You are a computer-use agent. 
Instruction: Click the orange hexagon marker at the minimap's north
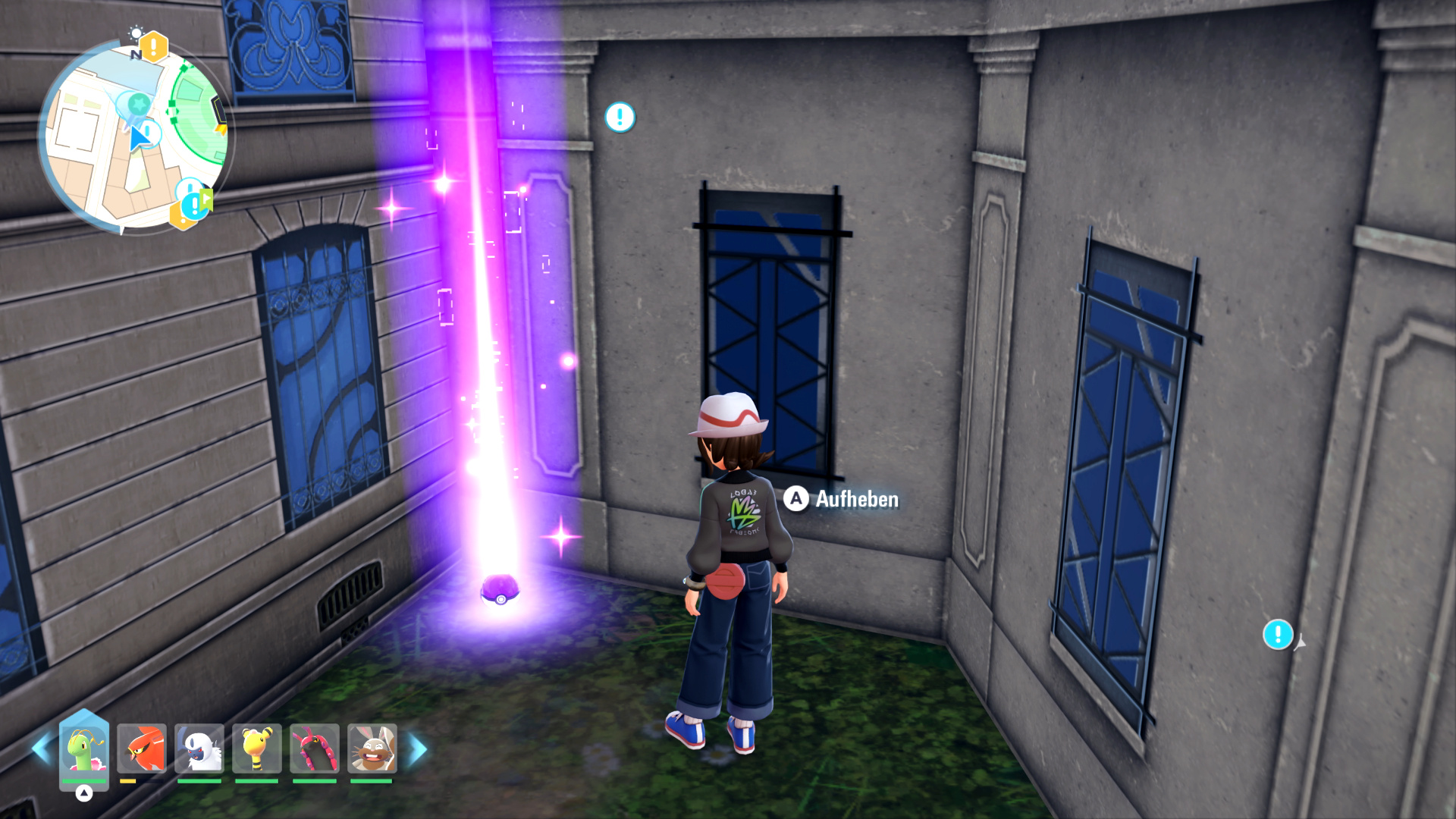pos(154,47)
